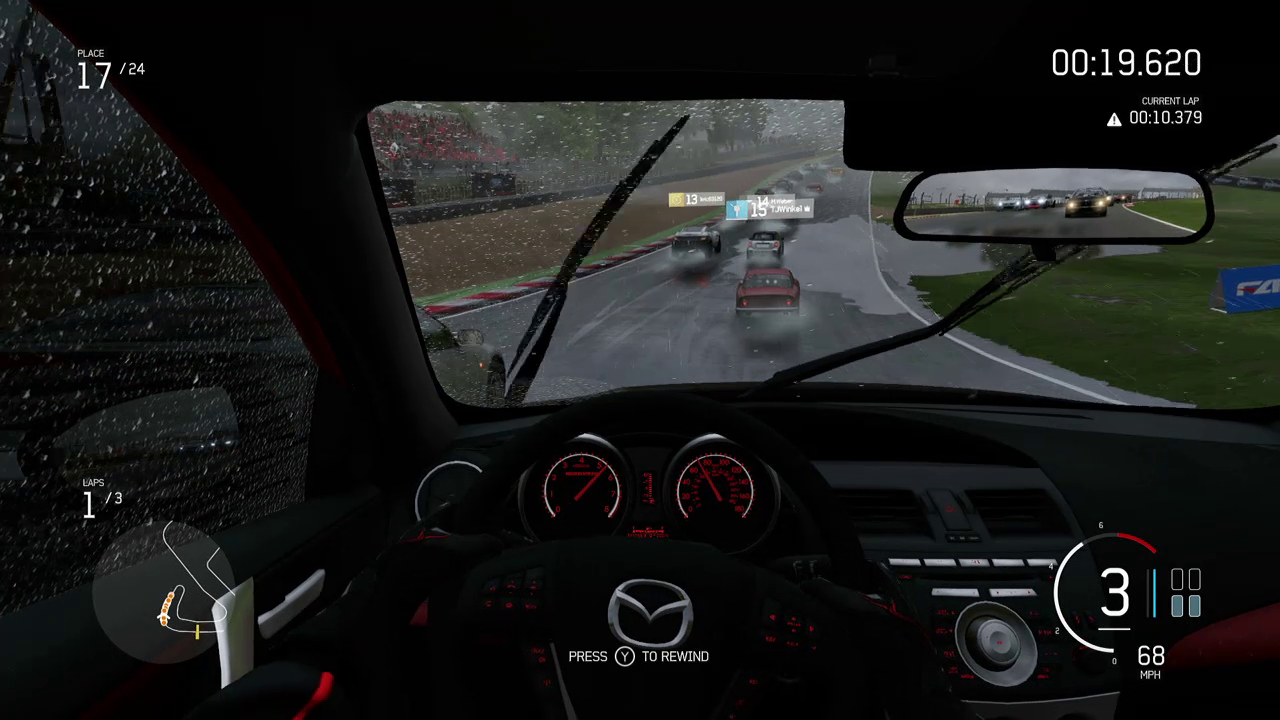Select the yellow position 13 opponent tag
Viewport: 1280px width, 720px height.
click(695, 200)
